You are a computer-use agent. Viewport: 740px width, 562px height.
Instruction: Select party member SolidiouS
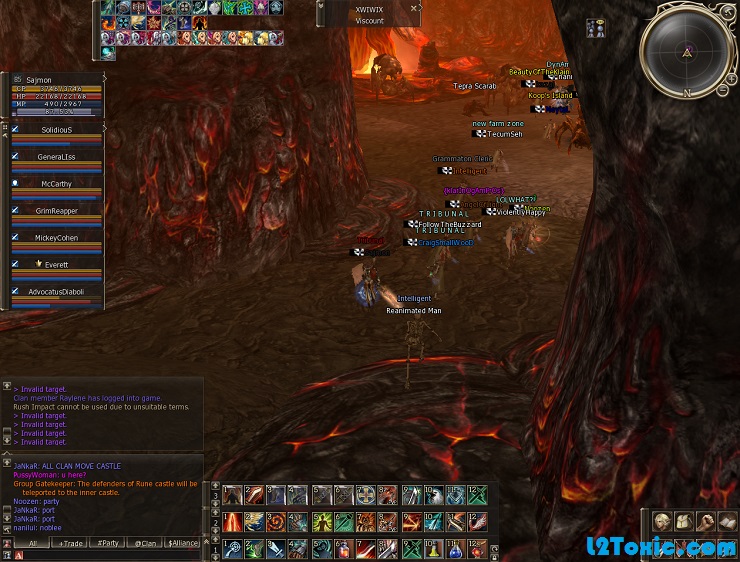pyautogui.click(x=57, y=129)
